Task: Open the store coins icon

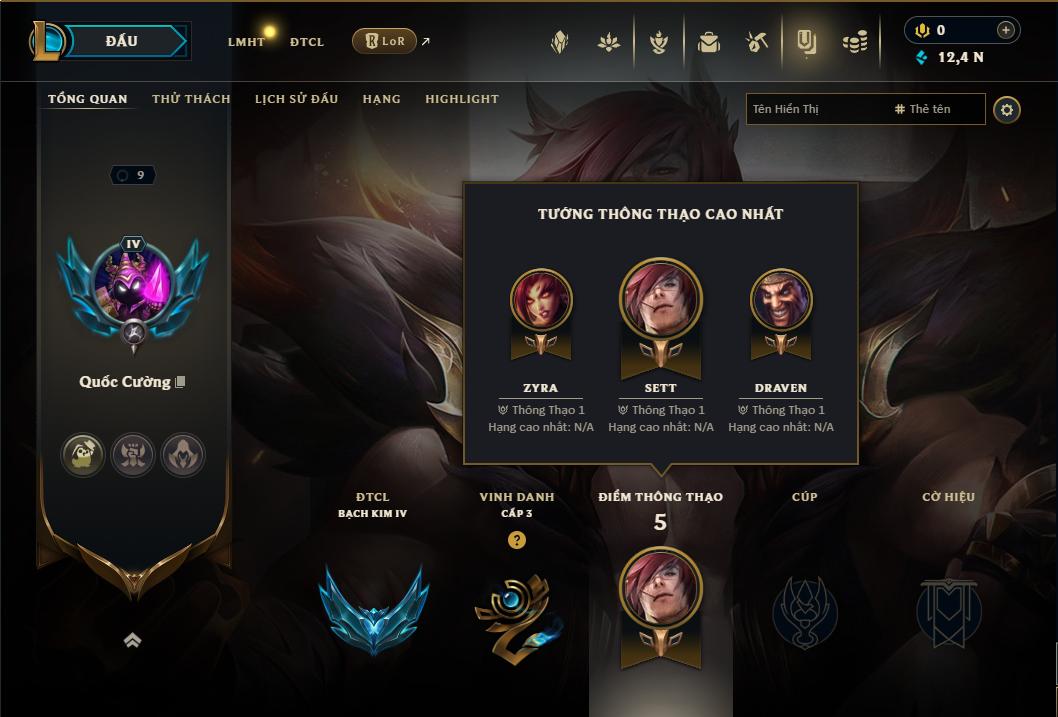Action: (855, 42)
